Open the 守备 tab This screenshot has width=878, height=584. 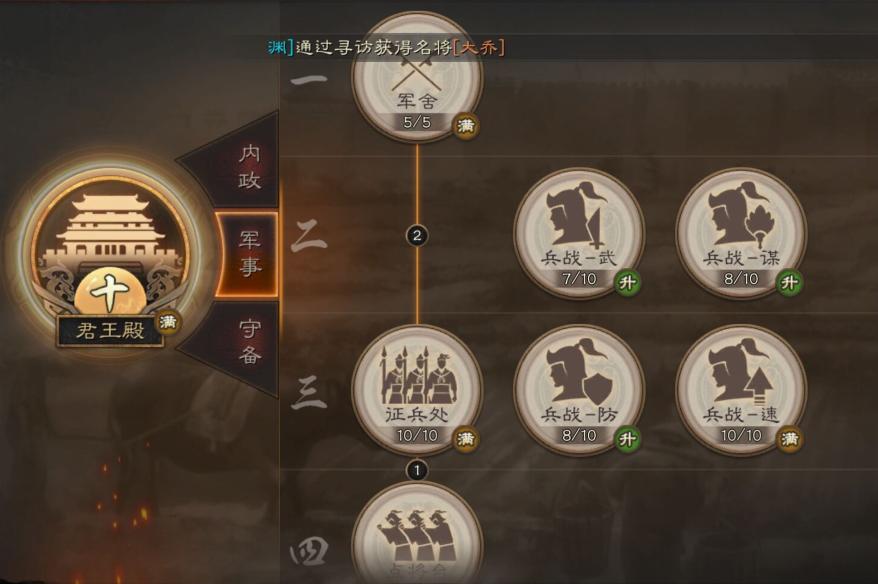pos(247,340)
